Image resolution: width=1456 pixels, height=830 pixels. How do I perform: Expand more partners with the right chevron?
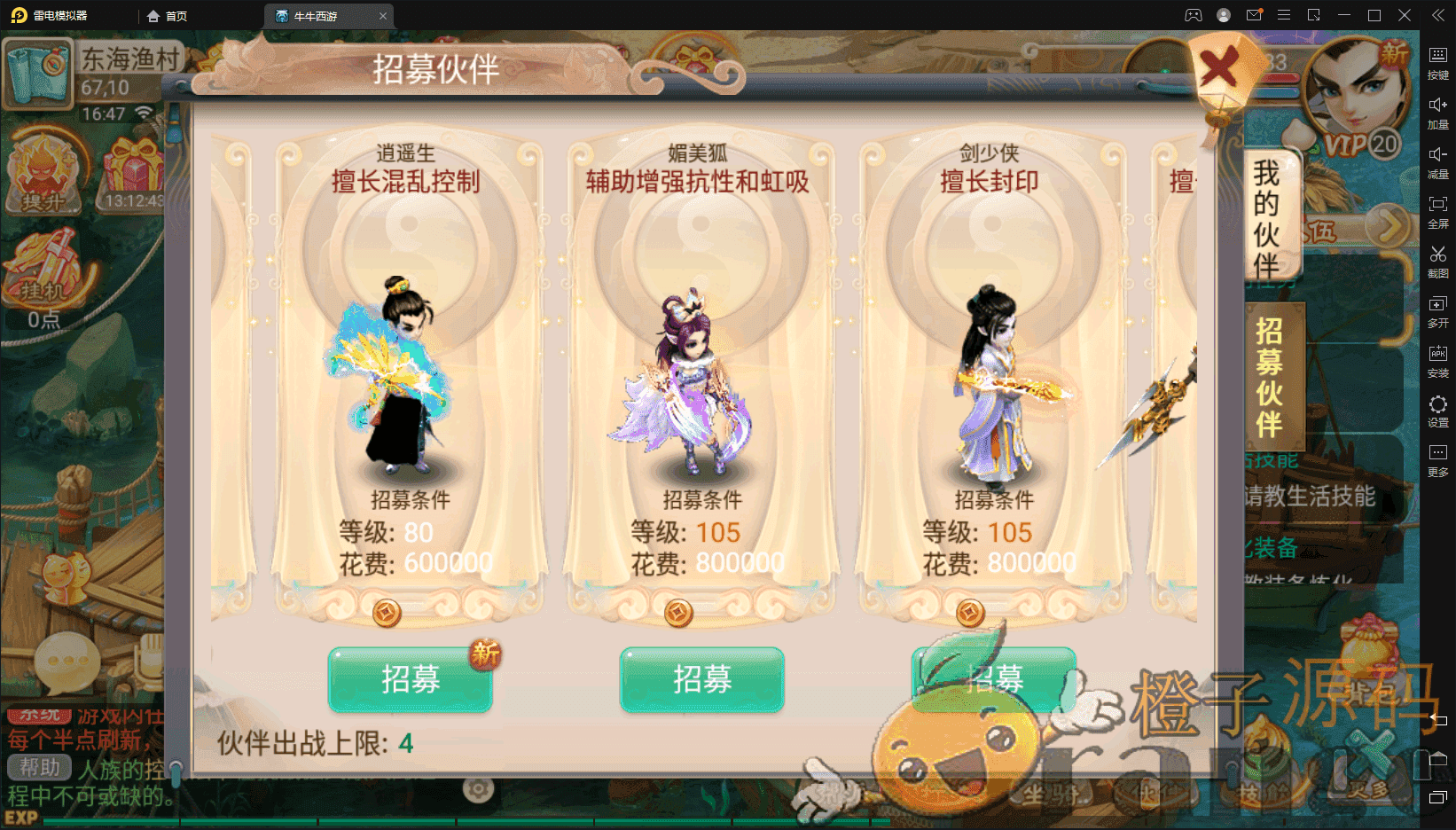(1386, 226)
